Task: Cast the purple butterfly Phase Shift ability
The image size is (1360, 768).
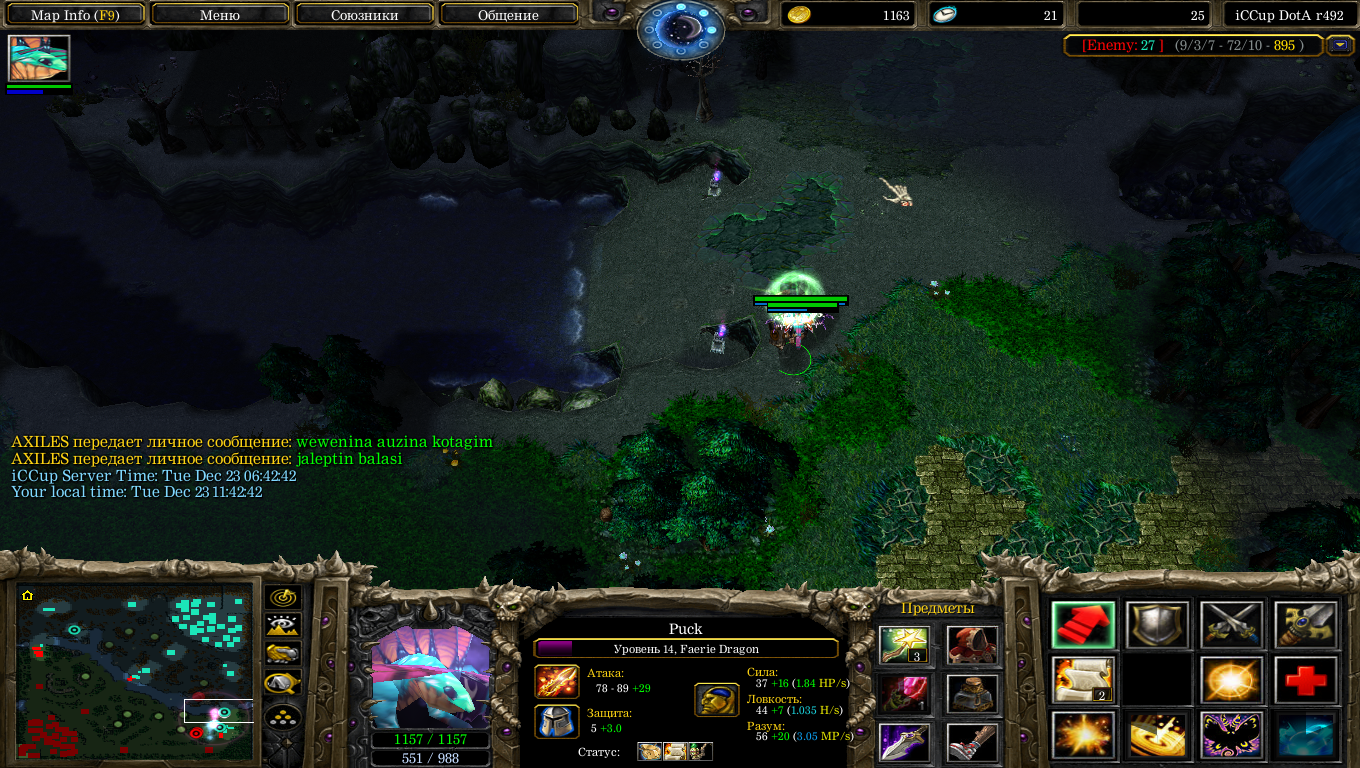Action: pos(1231,735)
